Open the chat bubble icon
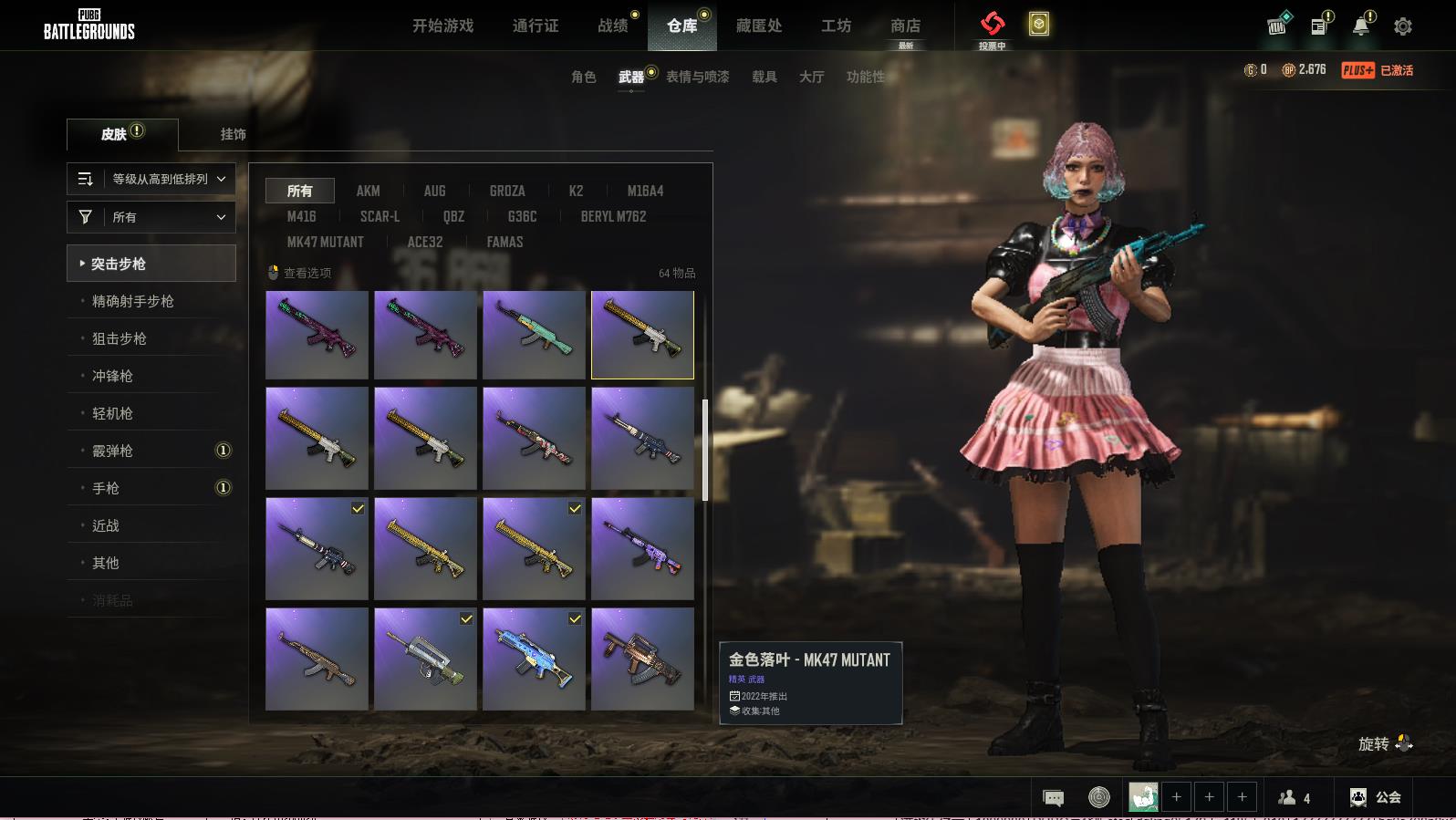The width and height of the screenshot is (1456, 820). [x=1053, y=798]
